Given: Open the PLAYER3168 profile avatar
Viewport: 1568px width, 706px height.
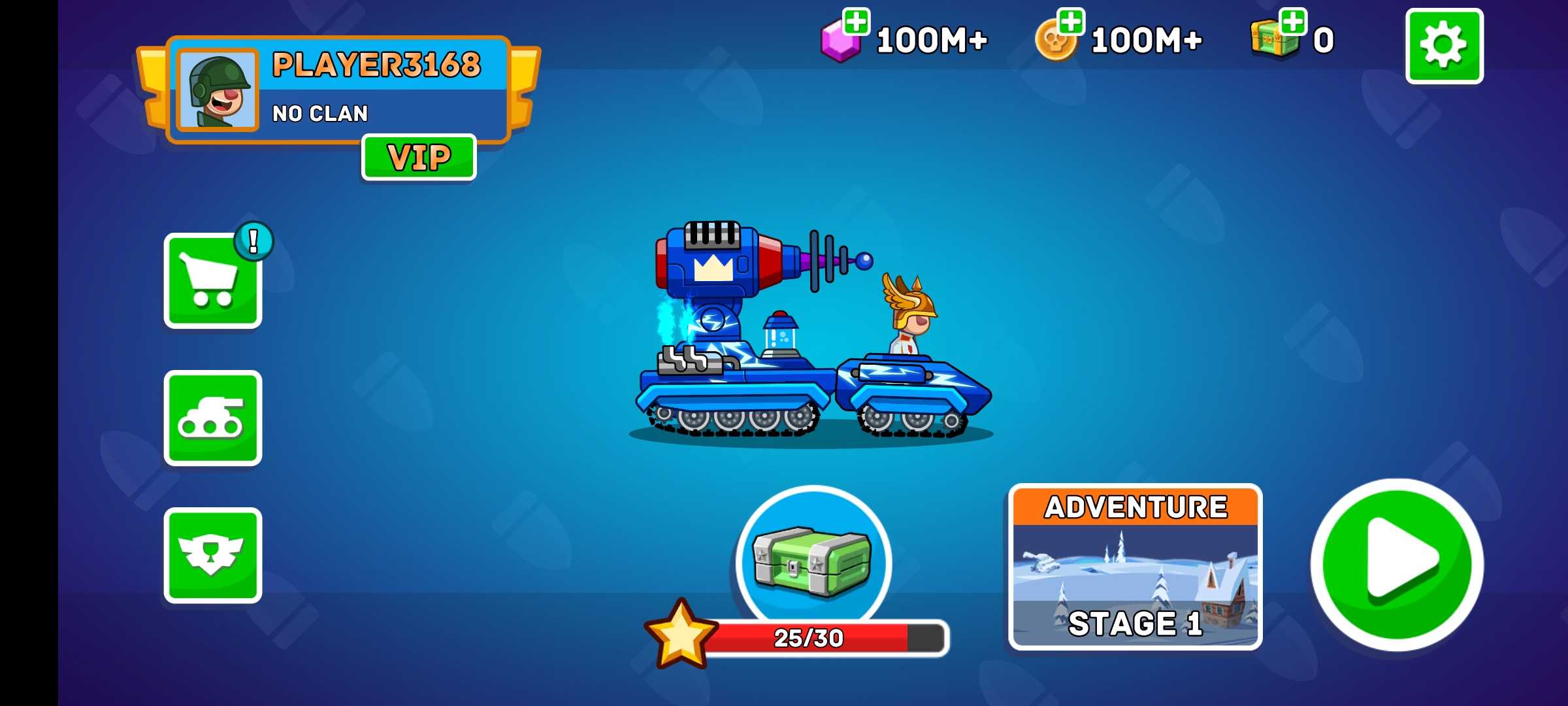Looking at the screenshot, I should click(x=218, y=90).
